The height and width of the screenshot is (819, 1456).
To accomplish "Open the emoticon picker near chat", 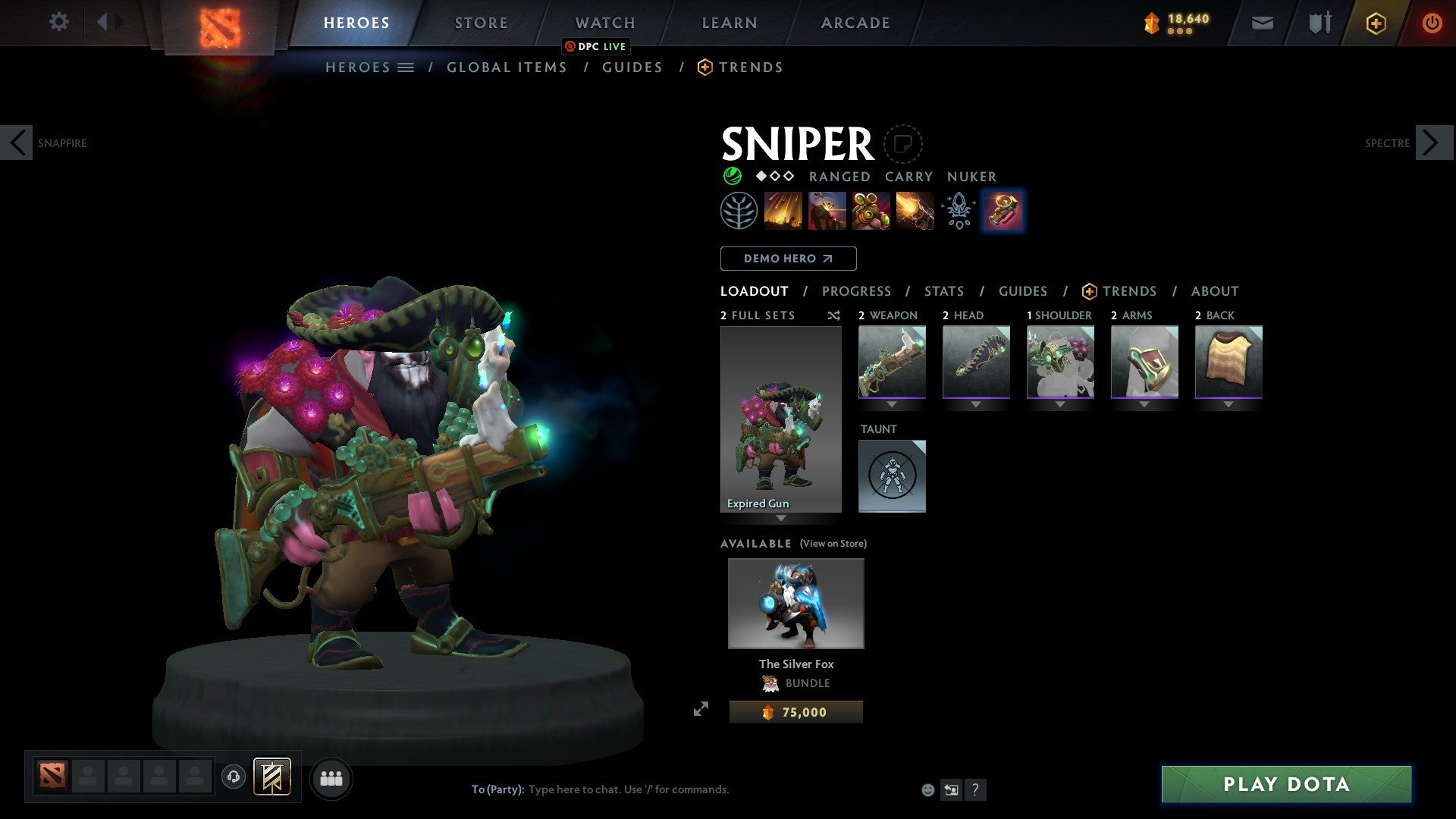I will [927, 789].
